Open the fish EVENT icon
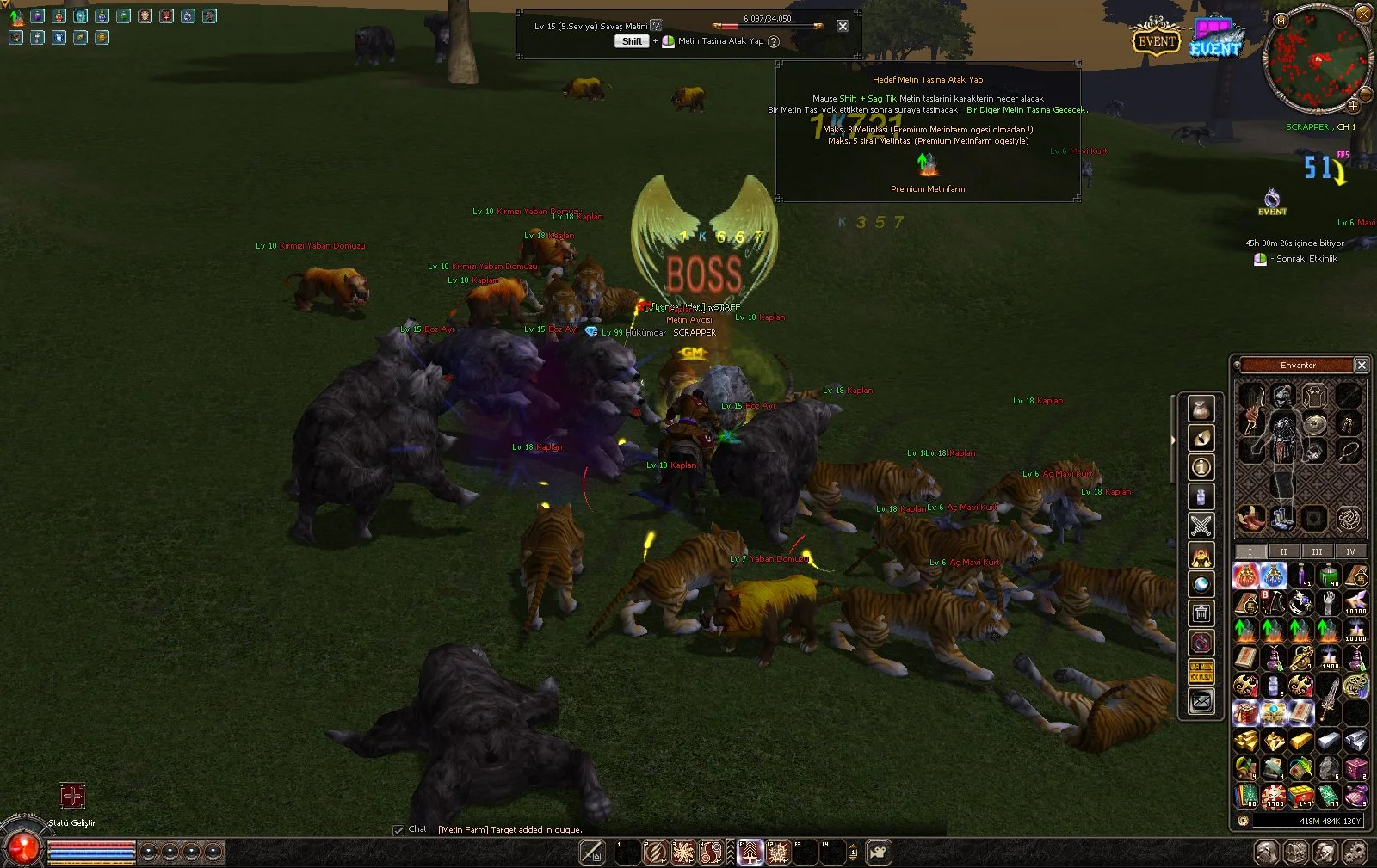Screen dimensions: 1377x868 click(x=1216, y=40)
